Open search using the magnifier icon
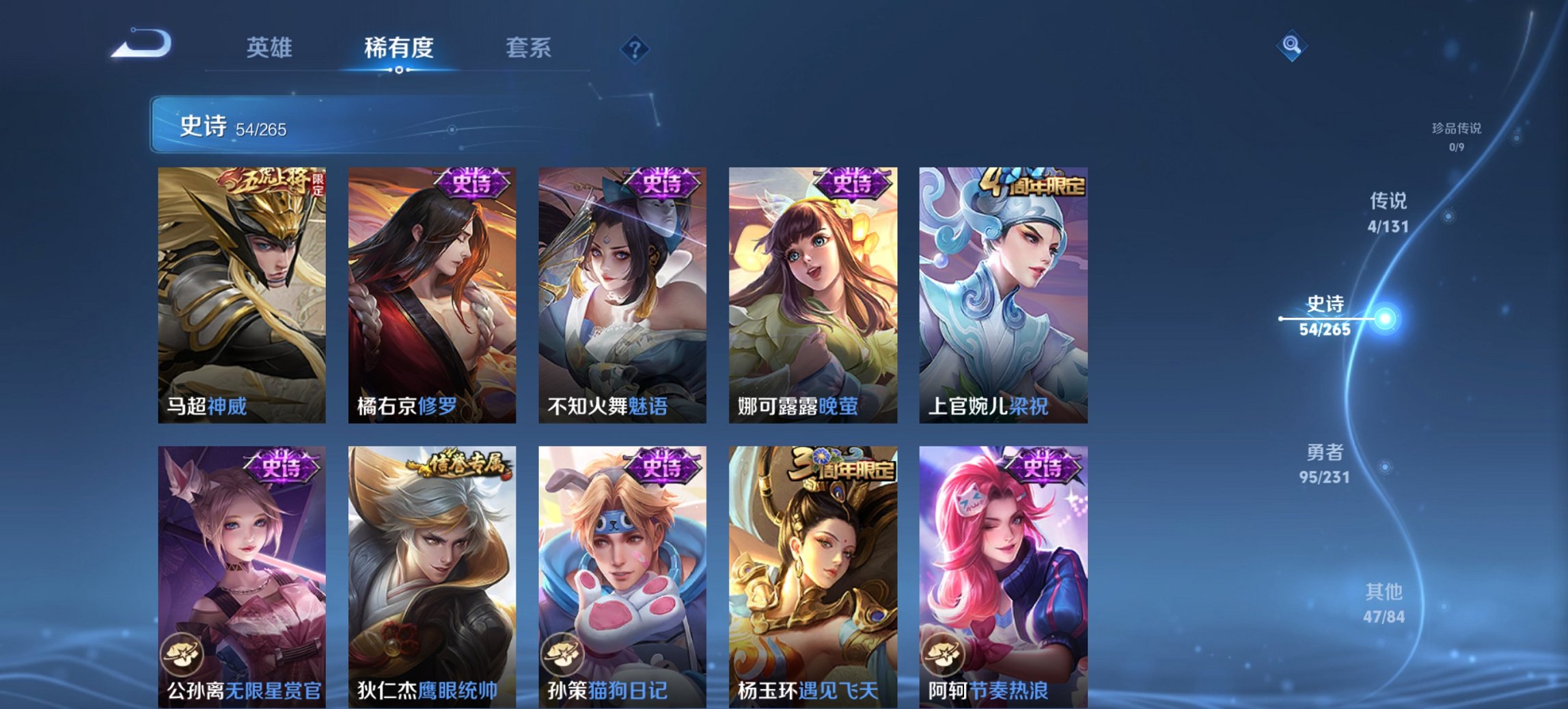 tap(1291, 46)
